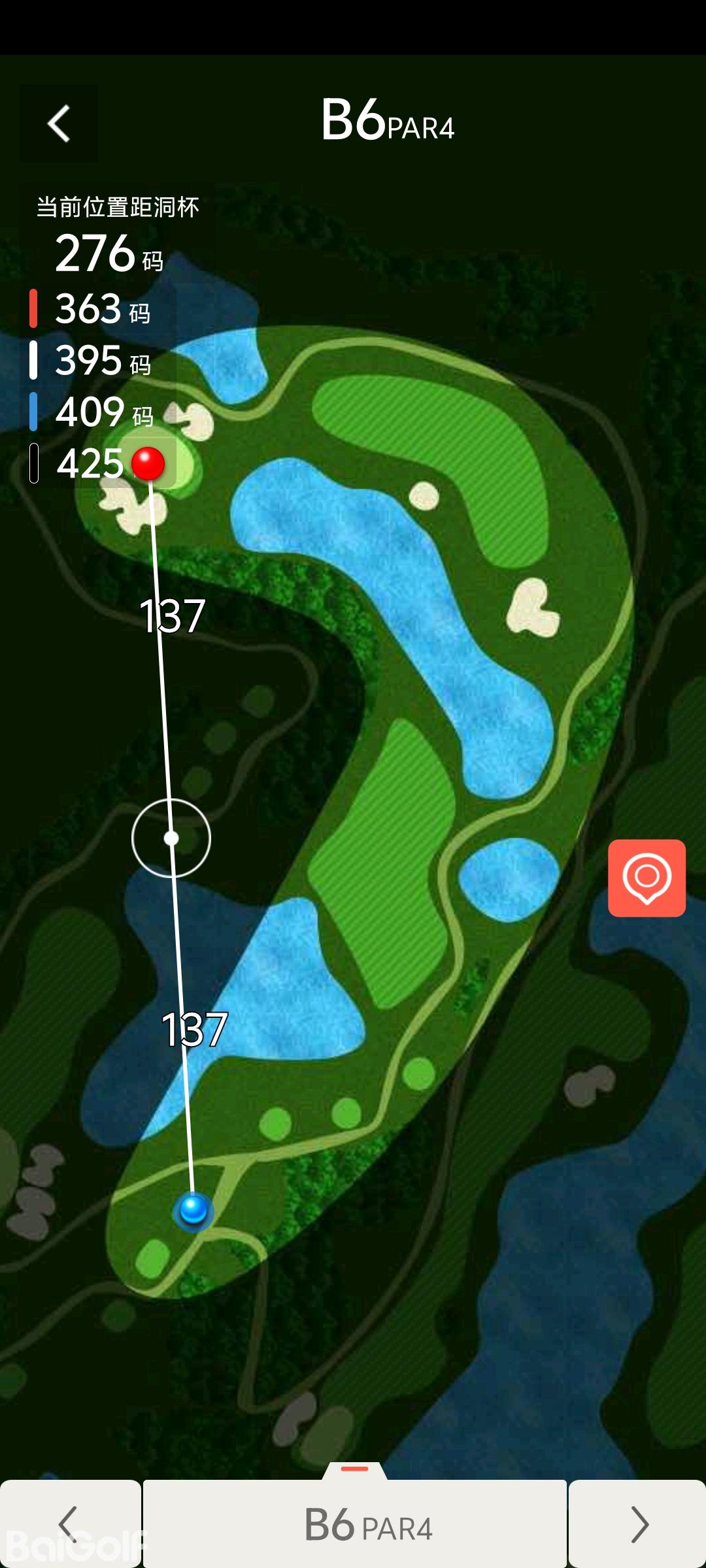Viewport: 706px width, 1568px height.
Task: Expand the red-tabbed panel handle
Action: click(x=355, y=1469)
